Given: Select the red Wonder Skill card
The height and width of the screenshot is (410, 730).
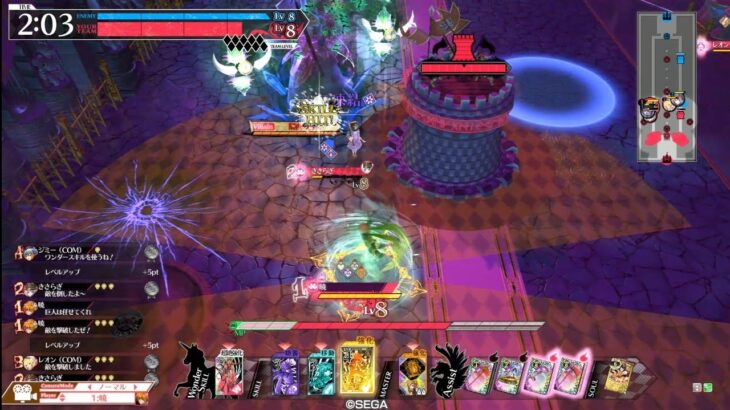Looking at the screenshot, I should pos(230,373).
